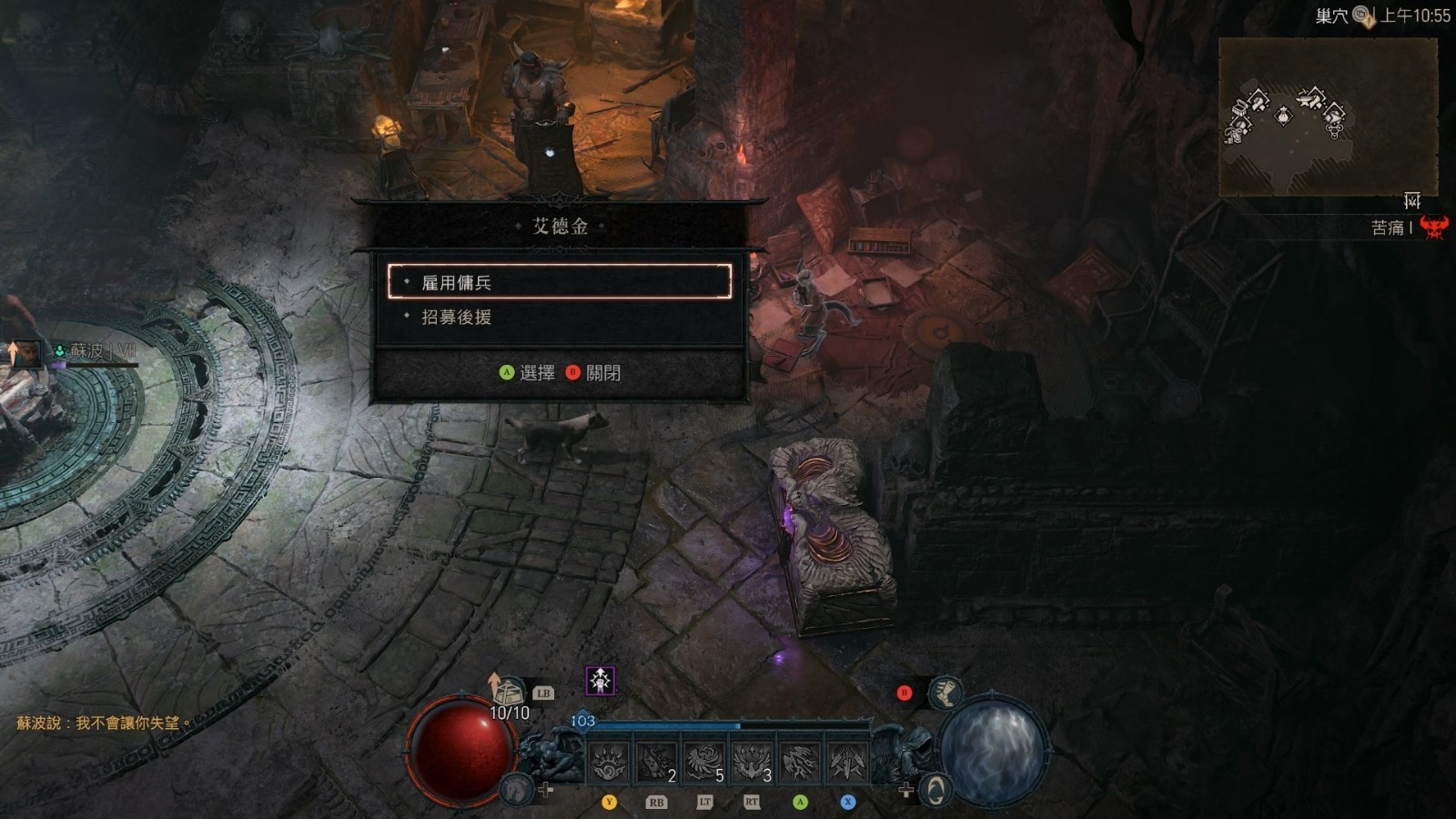Activate the downward spikes skill in sixth slot

coord(847,763)
